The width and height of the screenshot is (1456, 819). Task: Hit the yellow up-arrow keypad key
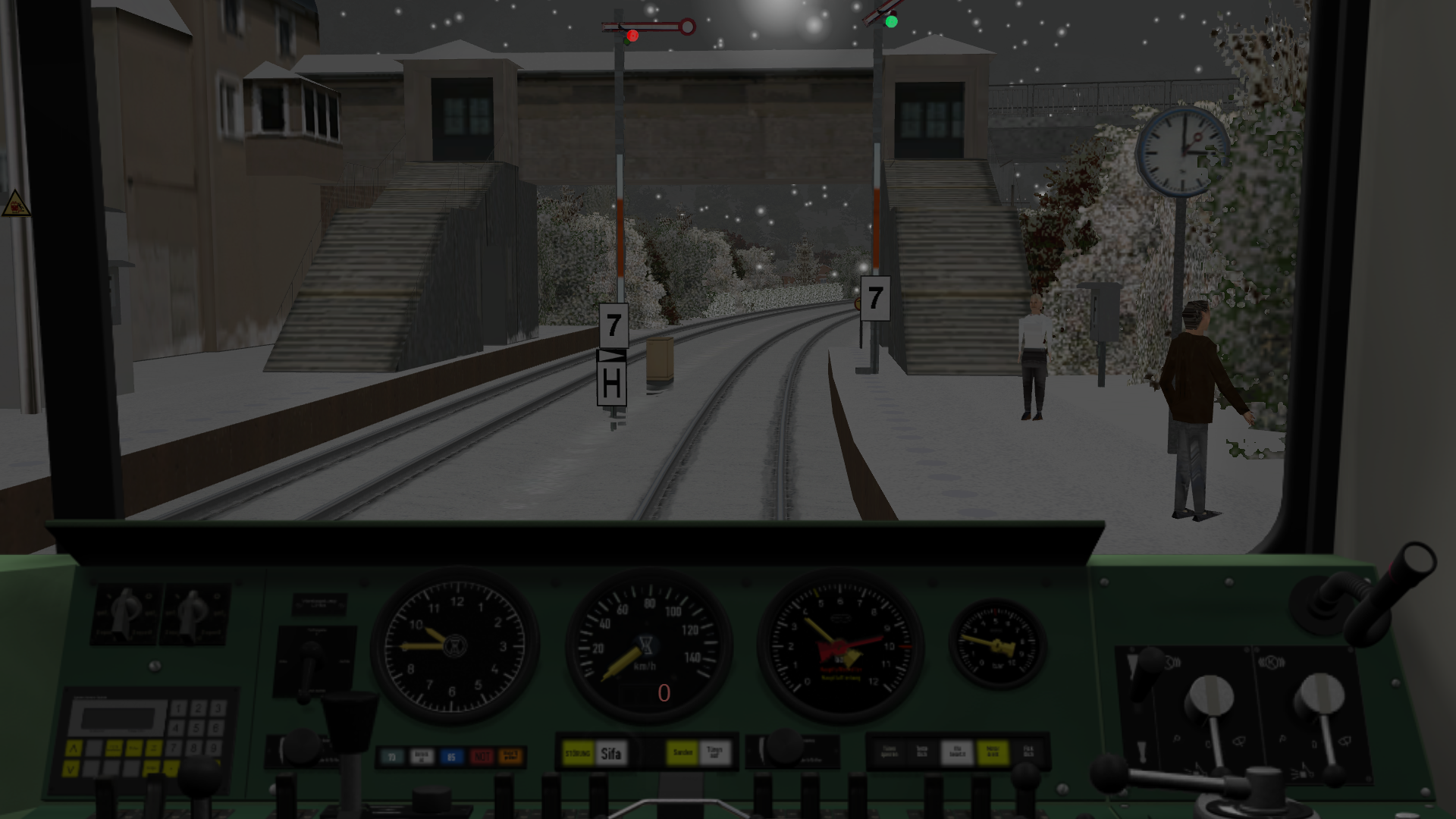[x=74, y=749]
